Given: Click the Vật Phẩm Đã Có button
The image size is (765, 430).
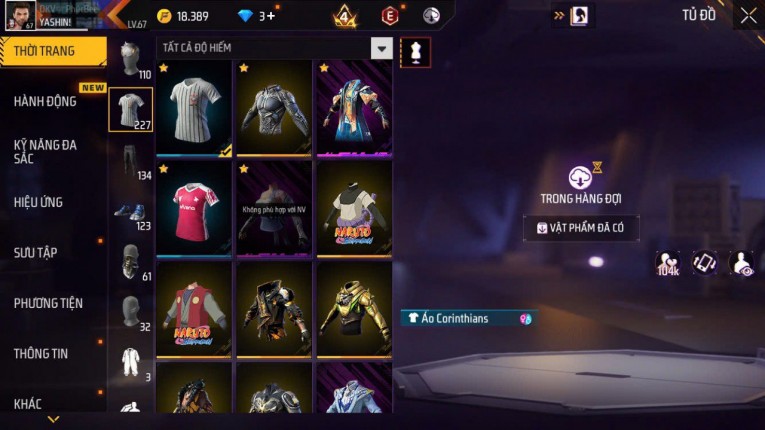Looking at the screenshot, I should pos(581,228).
